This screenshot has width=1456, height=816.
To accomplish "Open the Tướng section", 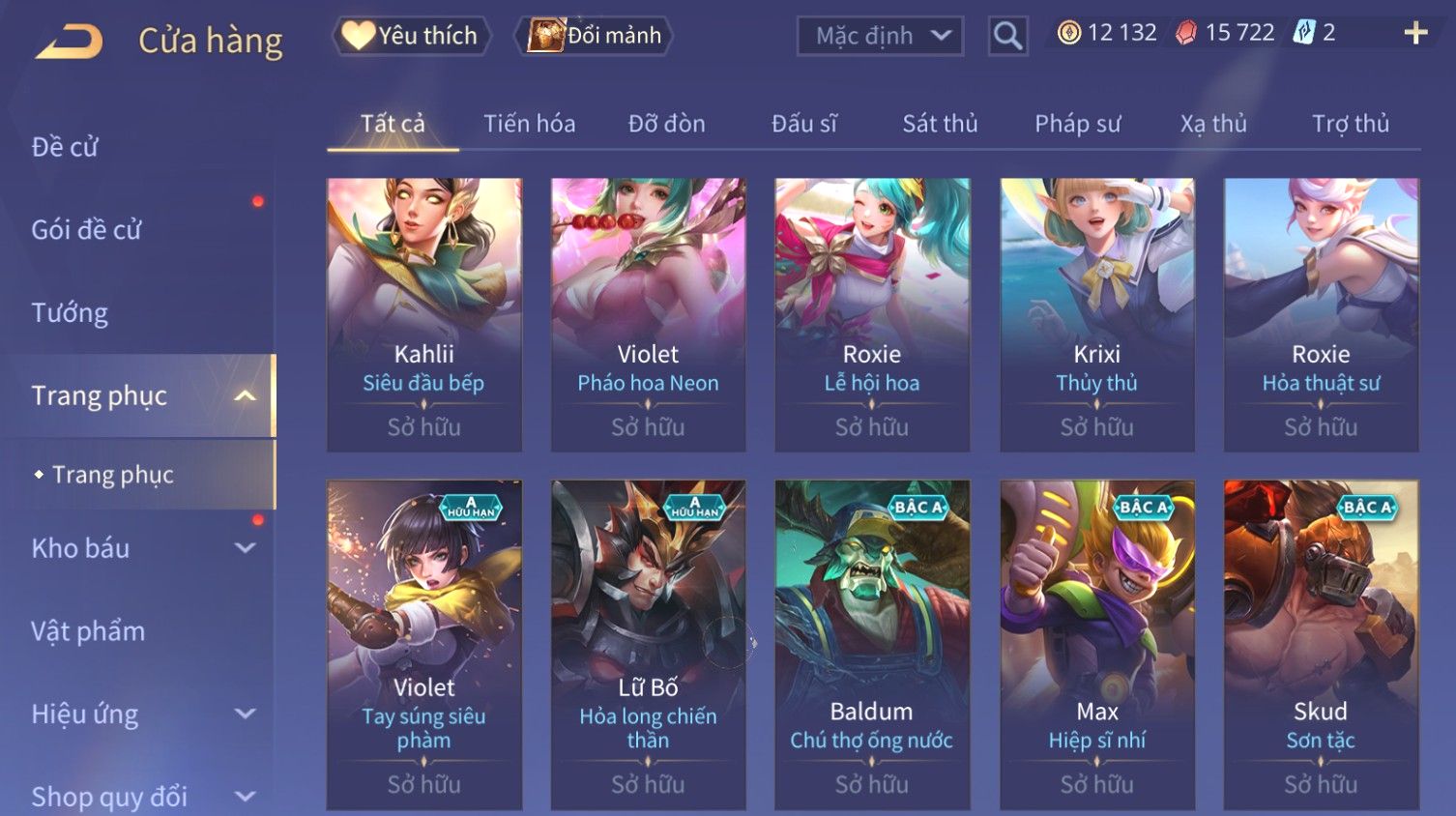I will coord(70,313).
